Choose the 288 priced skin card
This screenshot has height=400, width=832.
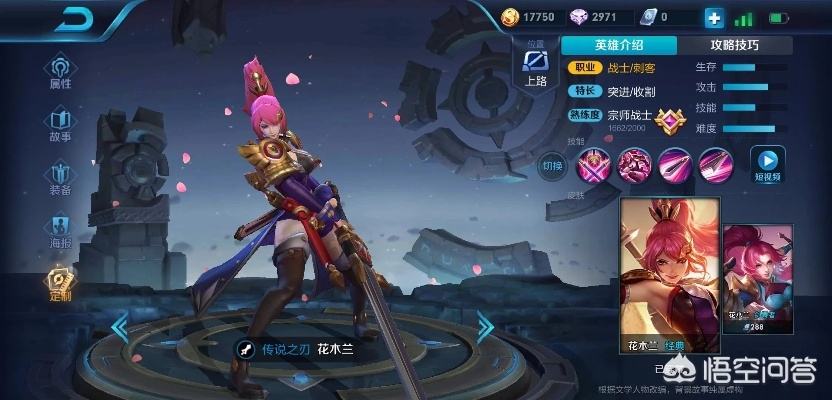(756, 277)
